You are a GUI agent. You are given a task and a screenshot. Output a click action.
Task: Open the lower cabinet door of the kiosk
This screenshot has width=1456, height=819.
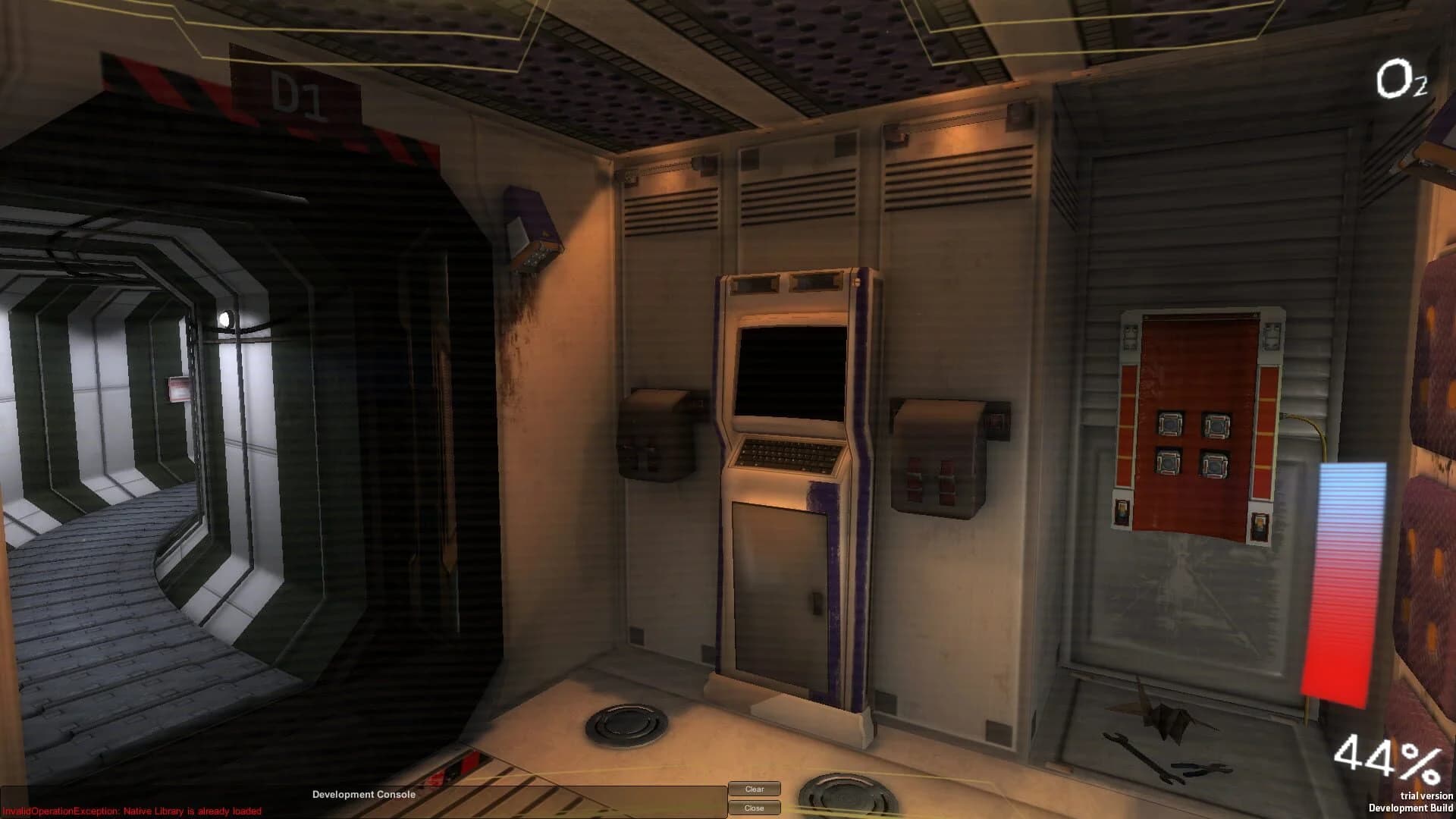(781, 588)
